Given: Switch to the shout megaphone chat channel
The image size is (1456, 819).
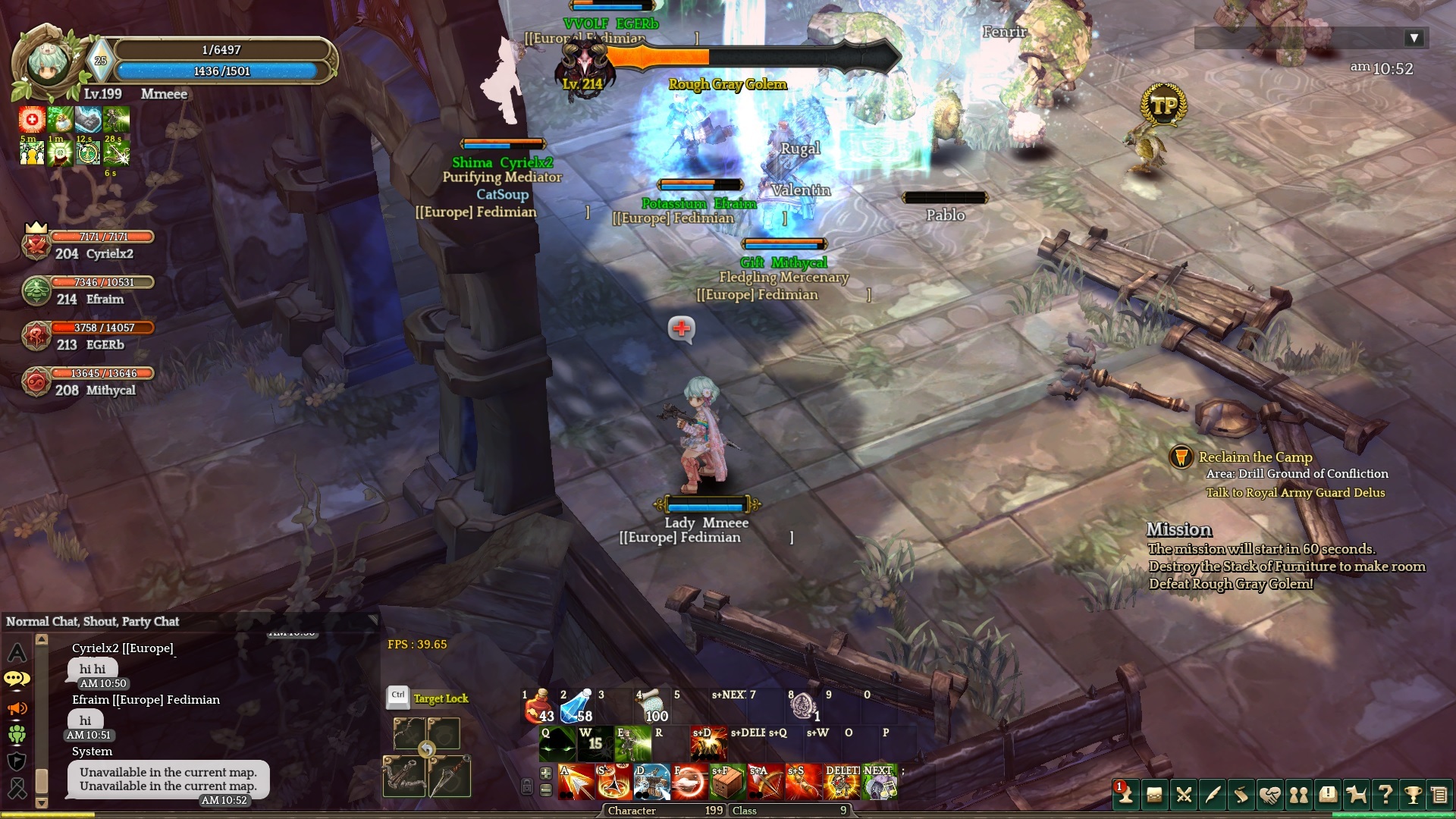Looking at the screenshot, I should pyautogui.click(x=17, y=708).
